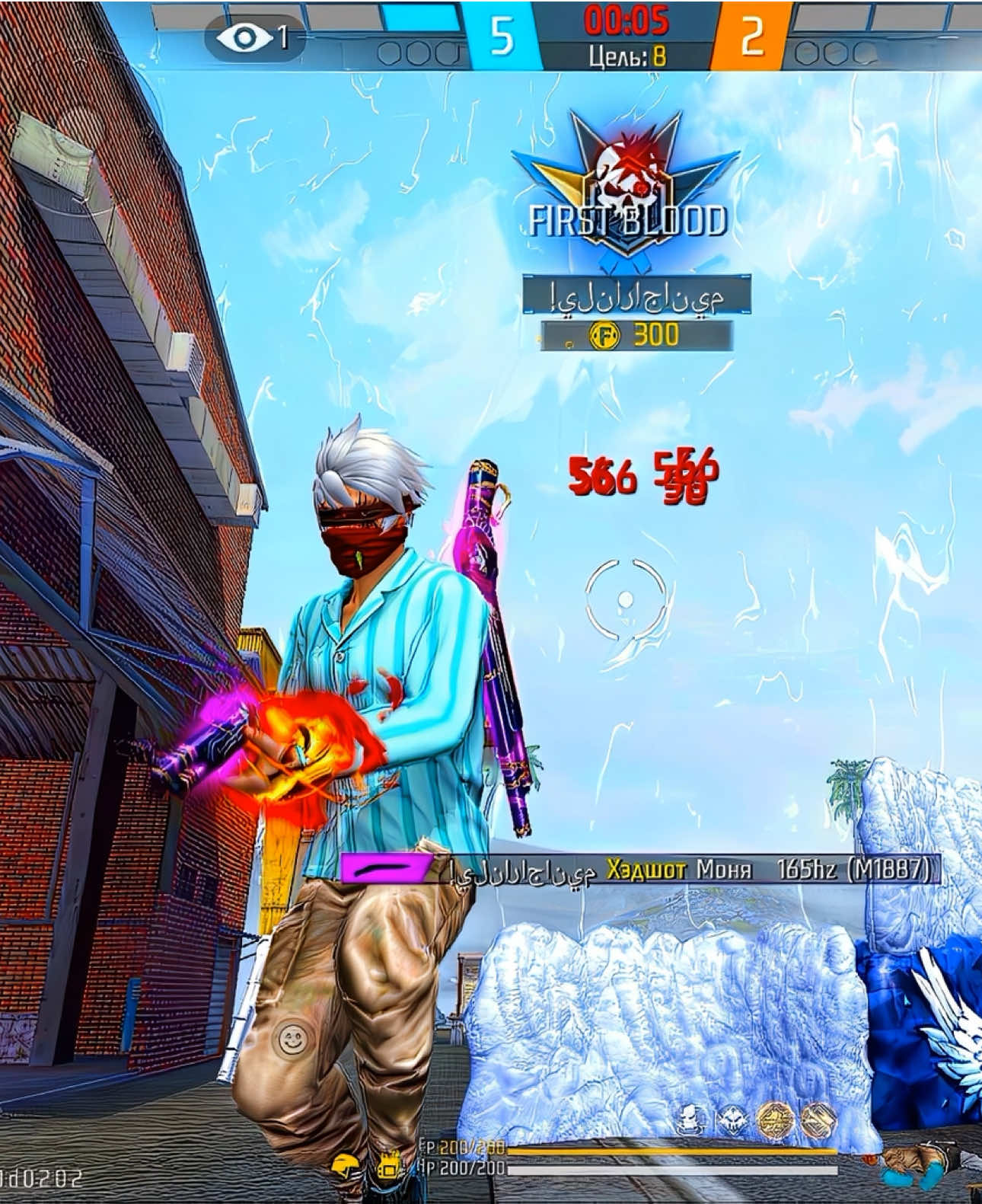
Task: Select the match timer showing 00:05
Action: coord(626,19)
